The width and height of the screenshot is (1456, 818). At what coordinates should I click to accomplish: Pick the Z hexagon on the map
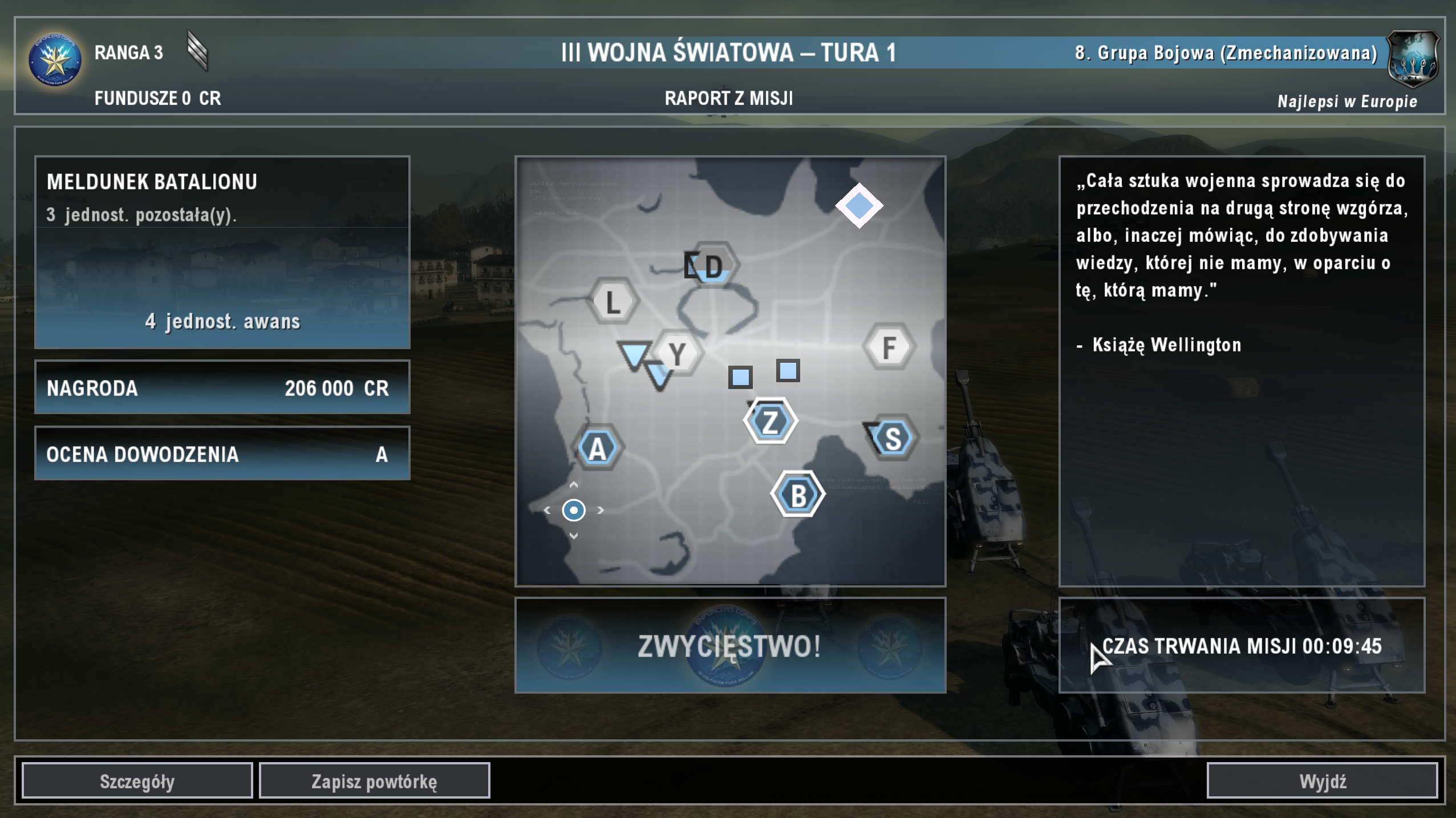pos(770,422)
